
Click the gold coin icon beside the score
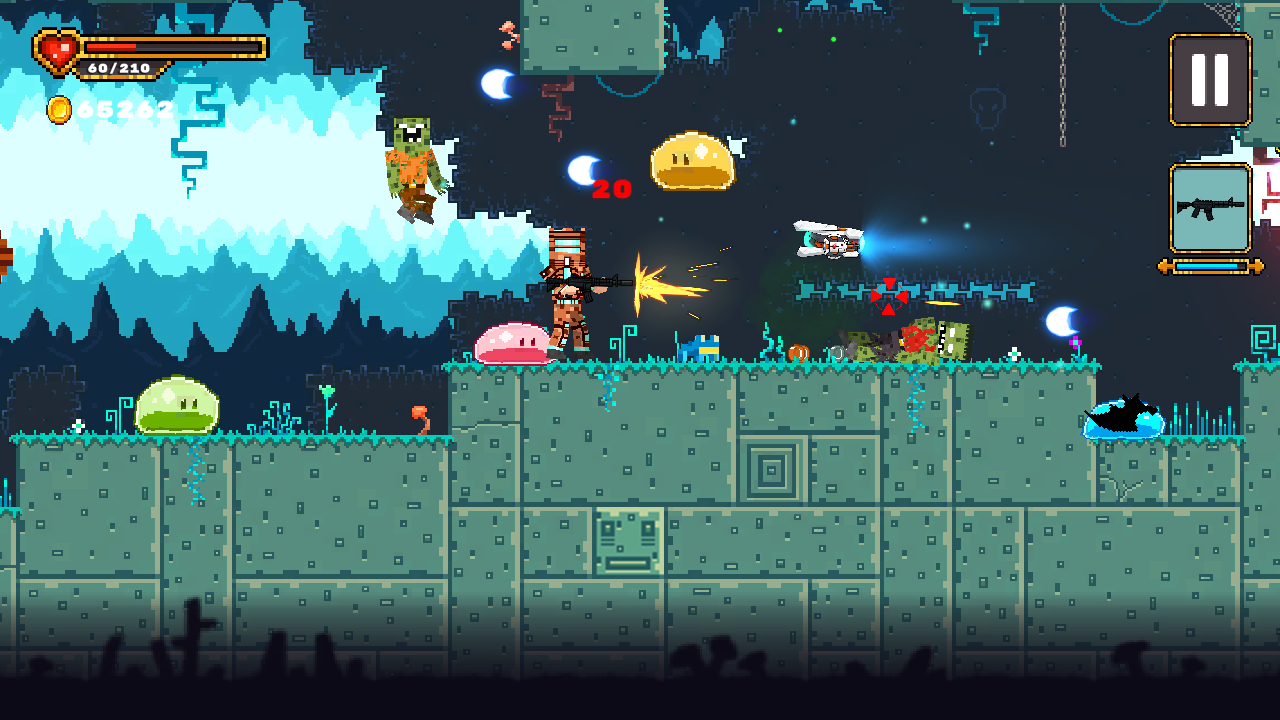(60, 110)
